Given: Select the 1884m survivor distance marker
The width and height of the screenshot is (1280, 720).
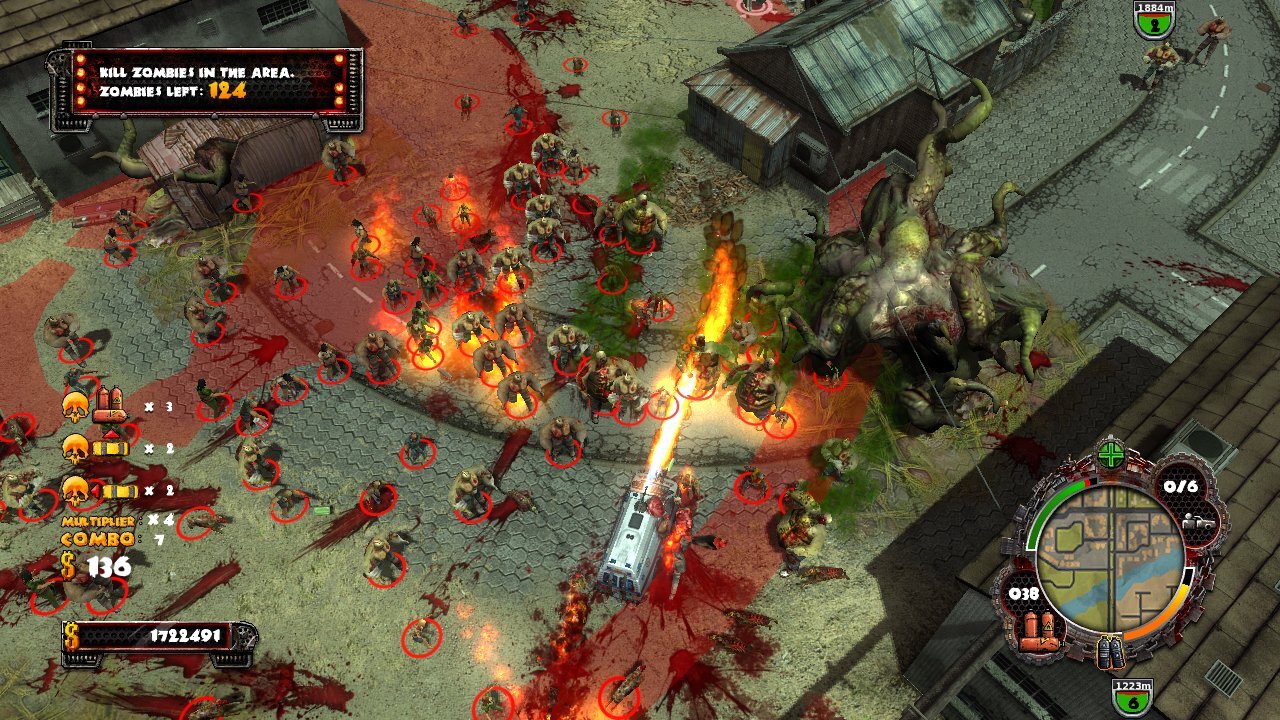Looking at the screenshot, I should click(1154, 19).
